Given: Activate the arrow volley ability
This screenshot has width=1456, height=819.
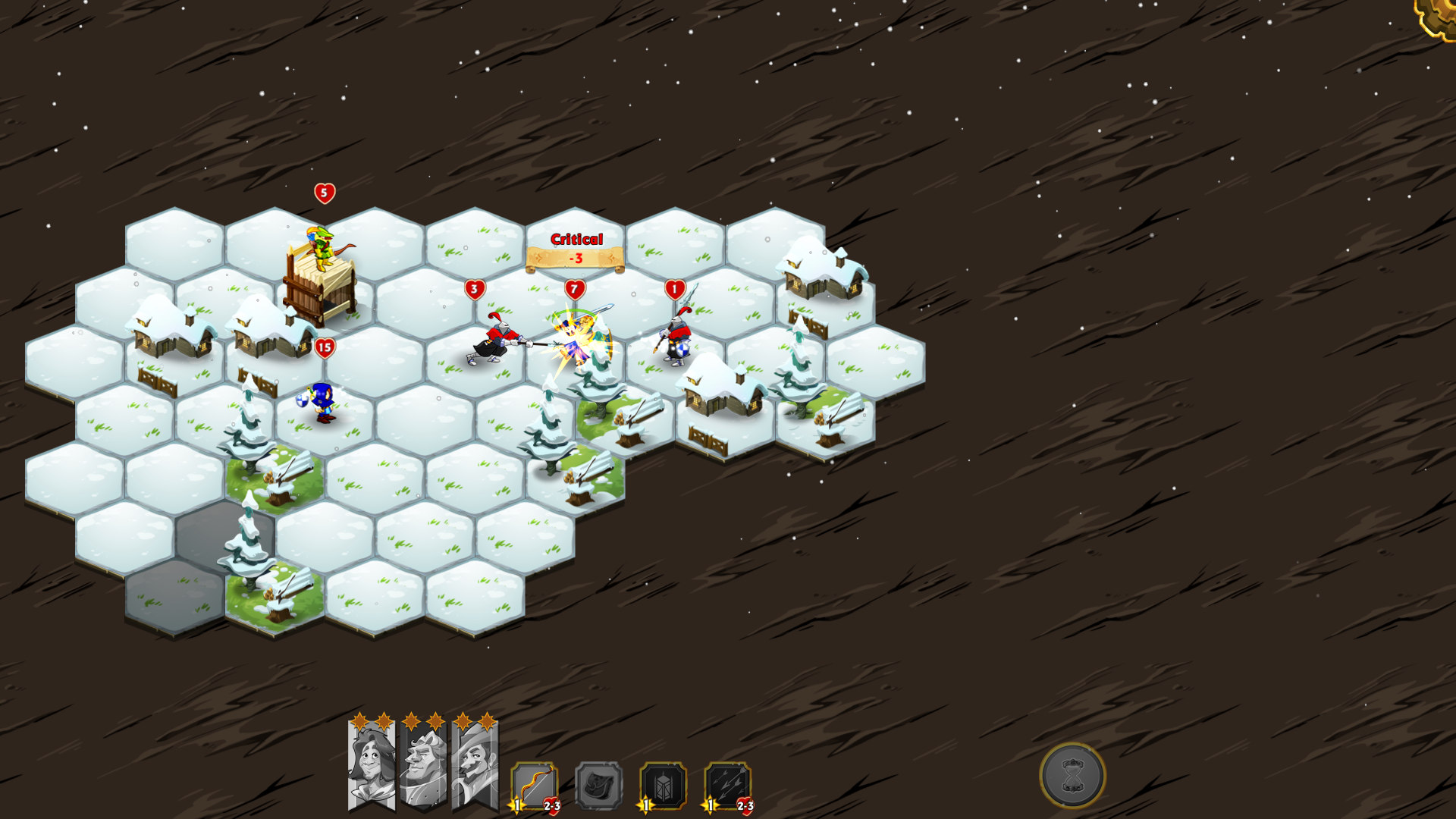Looking at the screenshot, I should click(x=728, y=786).
